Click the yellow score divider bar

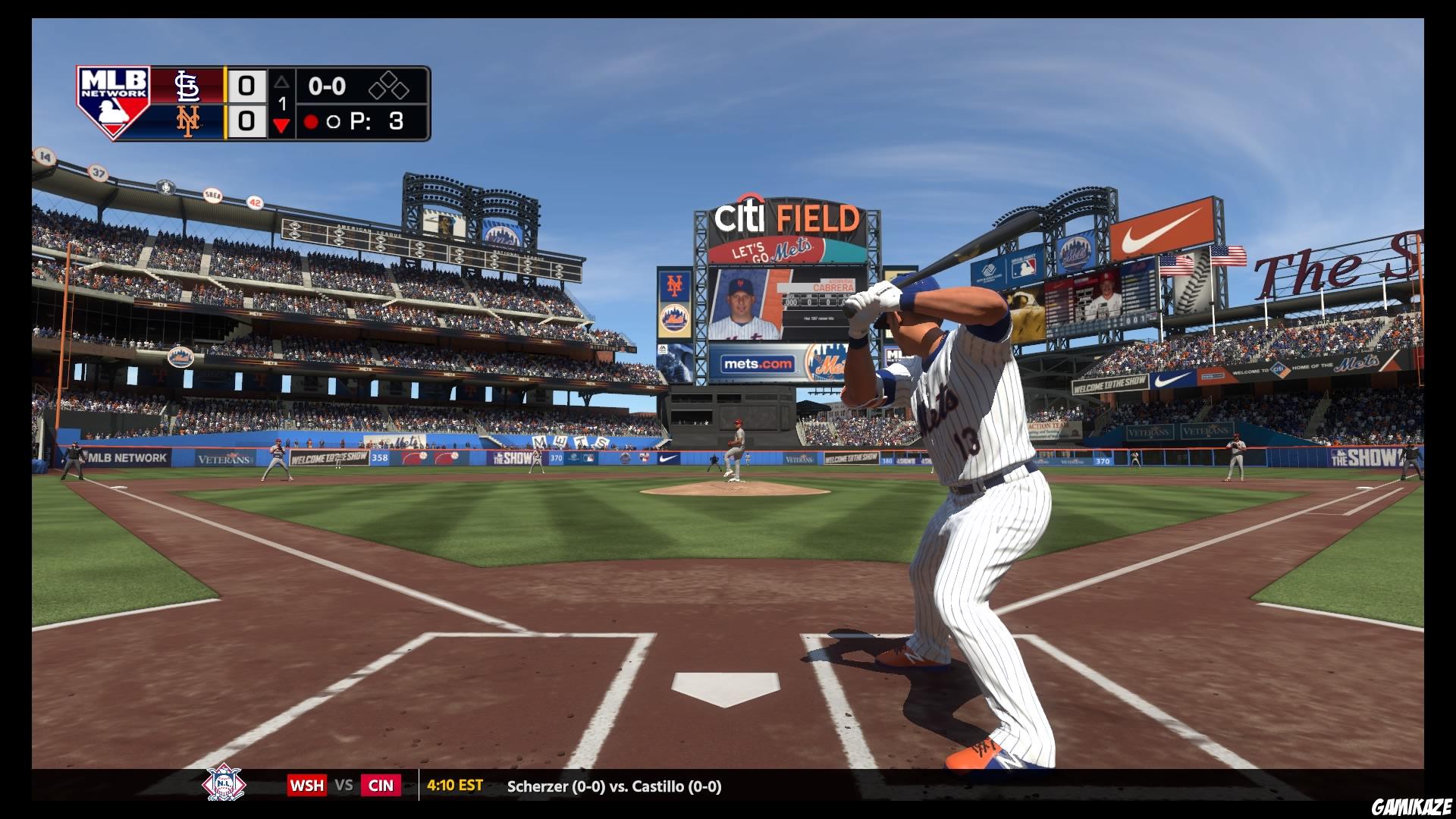225,104
